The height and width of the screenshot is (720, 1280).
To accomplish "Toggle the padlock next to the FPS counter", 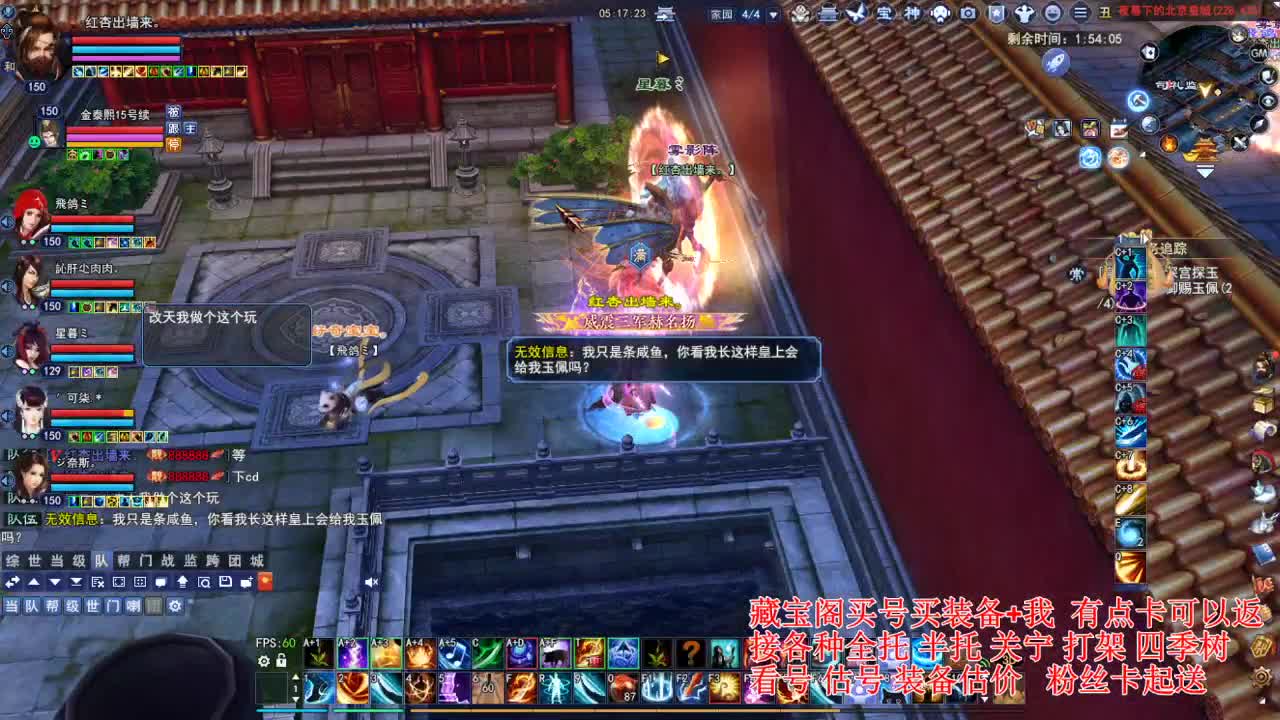I will 281,661.
